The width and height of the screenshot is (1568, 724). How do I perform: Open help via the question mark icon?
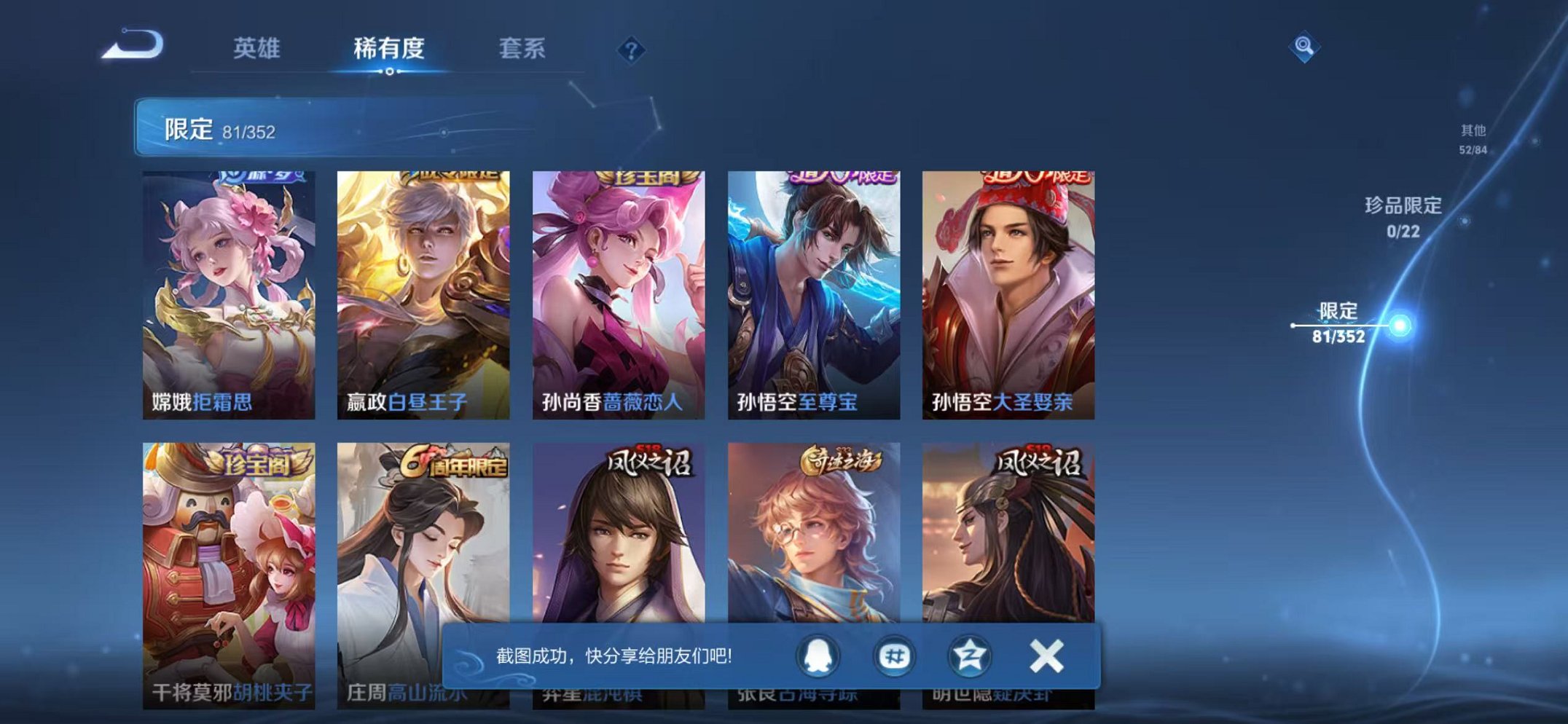631,49
